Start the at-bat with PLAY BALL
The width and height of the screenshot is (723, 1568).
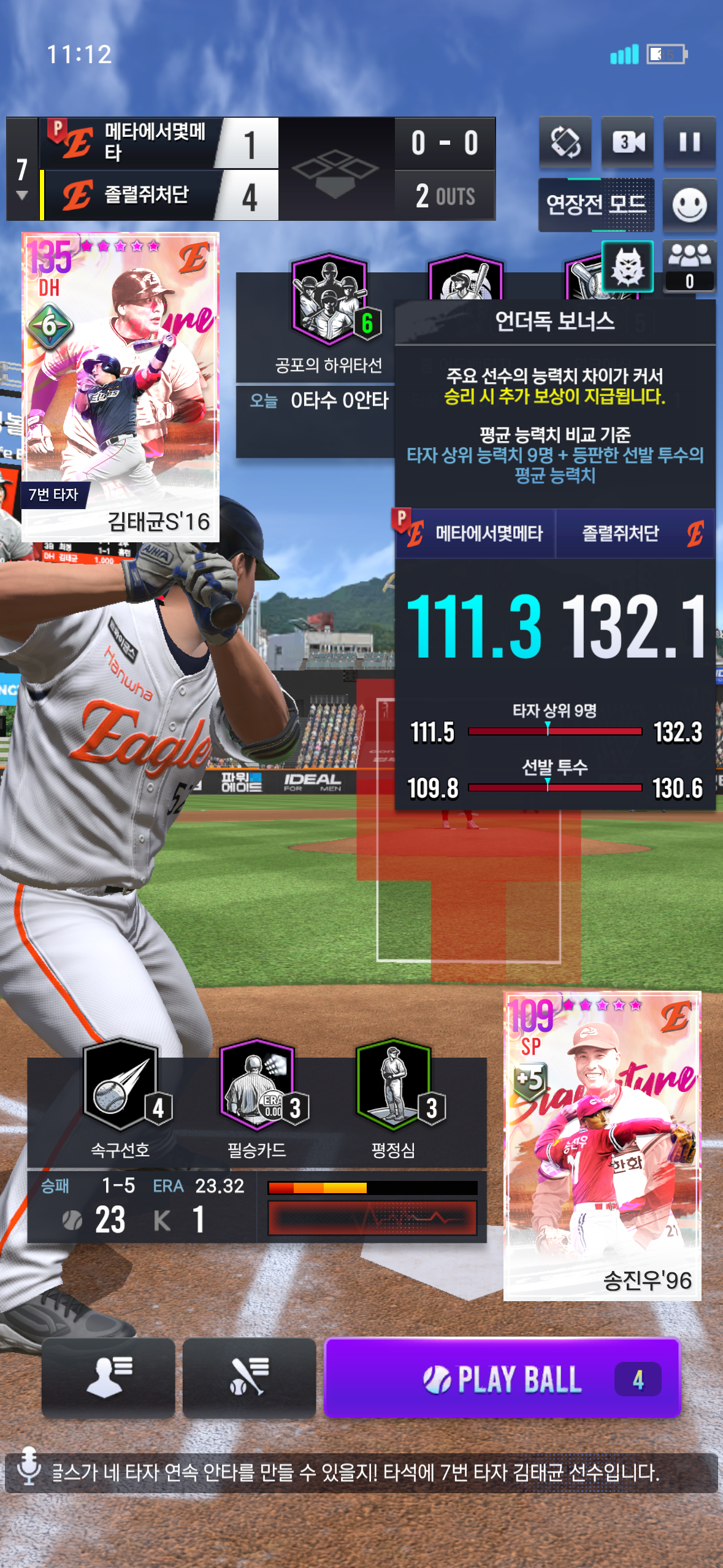[x=502, y=1378]
